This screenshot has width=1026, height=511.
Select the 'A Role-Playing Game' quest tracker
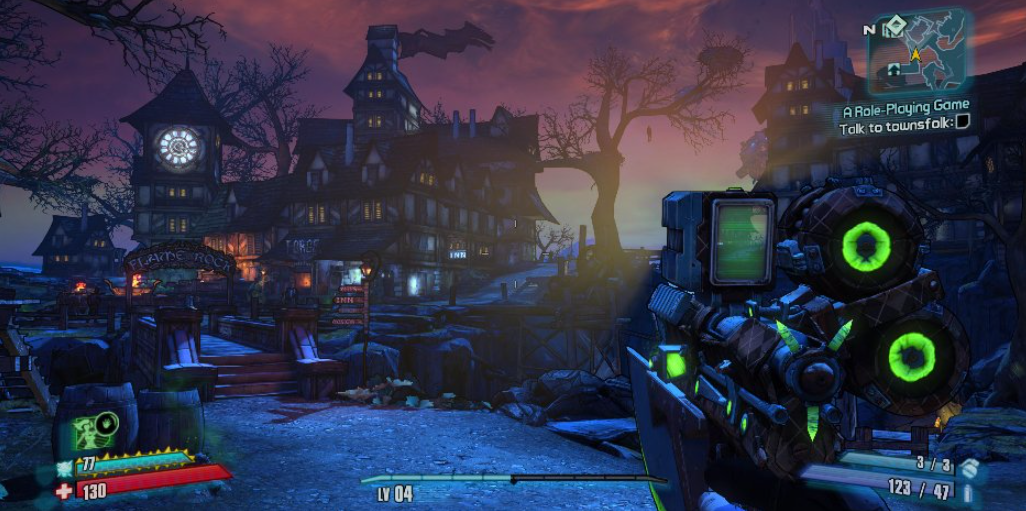pyautogui.click(x=905, y=107)
